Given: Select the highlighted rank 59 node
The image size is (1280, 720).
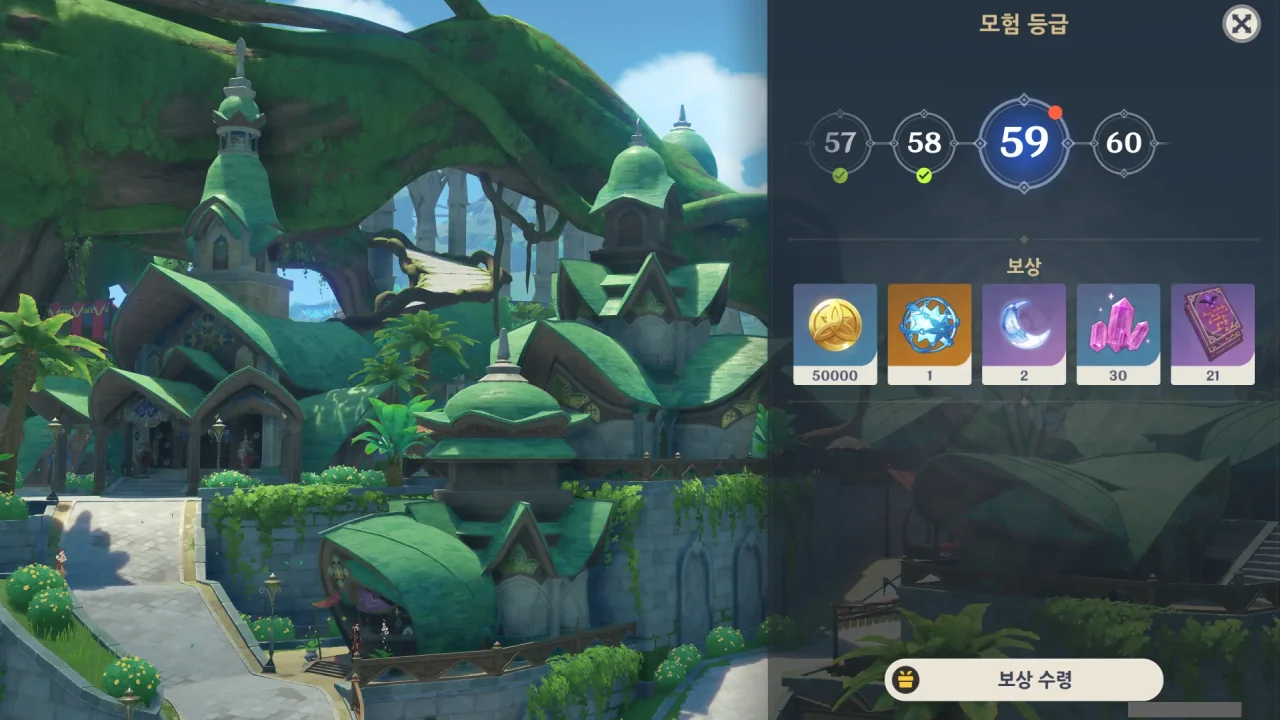Looking at the screenshot, I should pos(1024,143).
